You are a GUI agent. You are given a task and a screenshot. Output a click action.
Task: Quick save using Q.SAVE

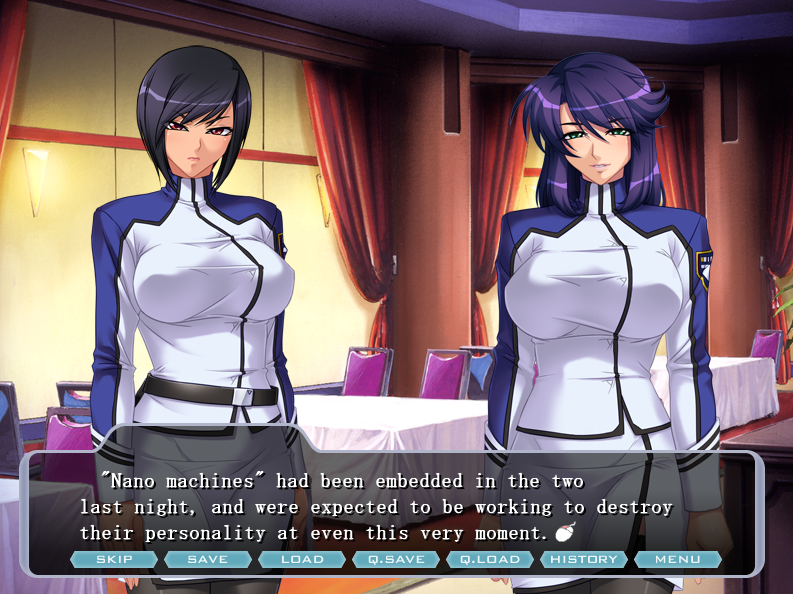coord(396,560)
